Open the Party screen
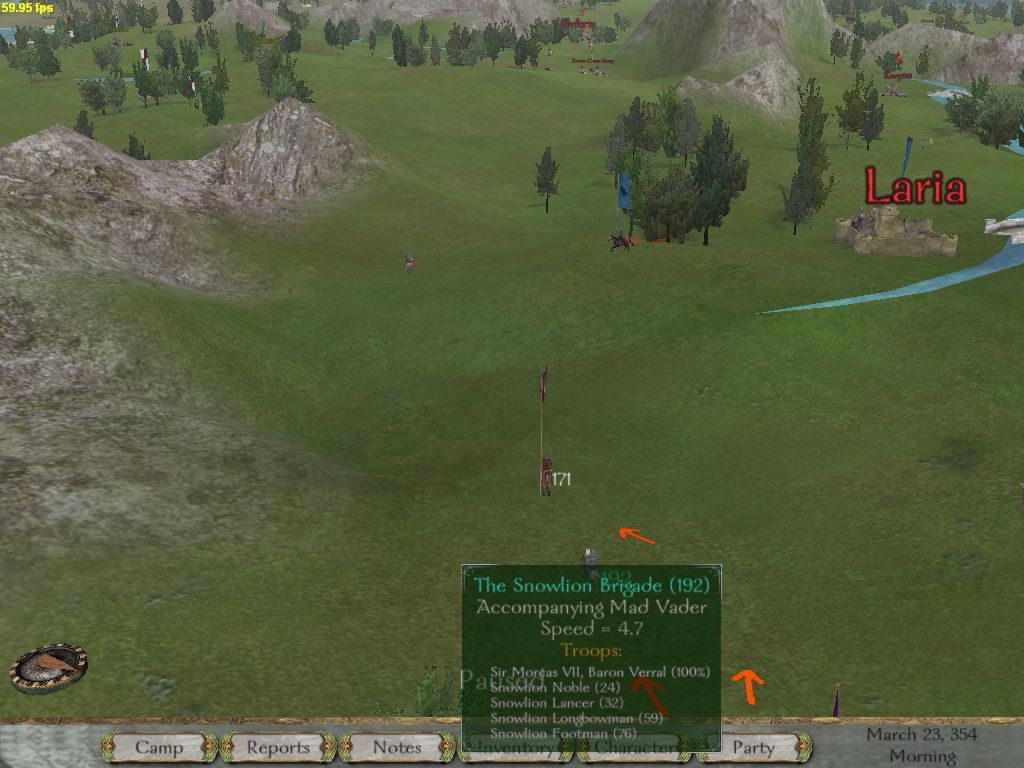Viewport: 1024px width, 768px height. coord(754,747)
